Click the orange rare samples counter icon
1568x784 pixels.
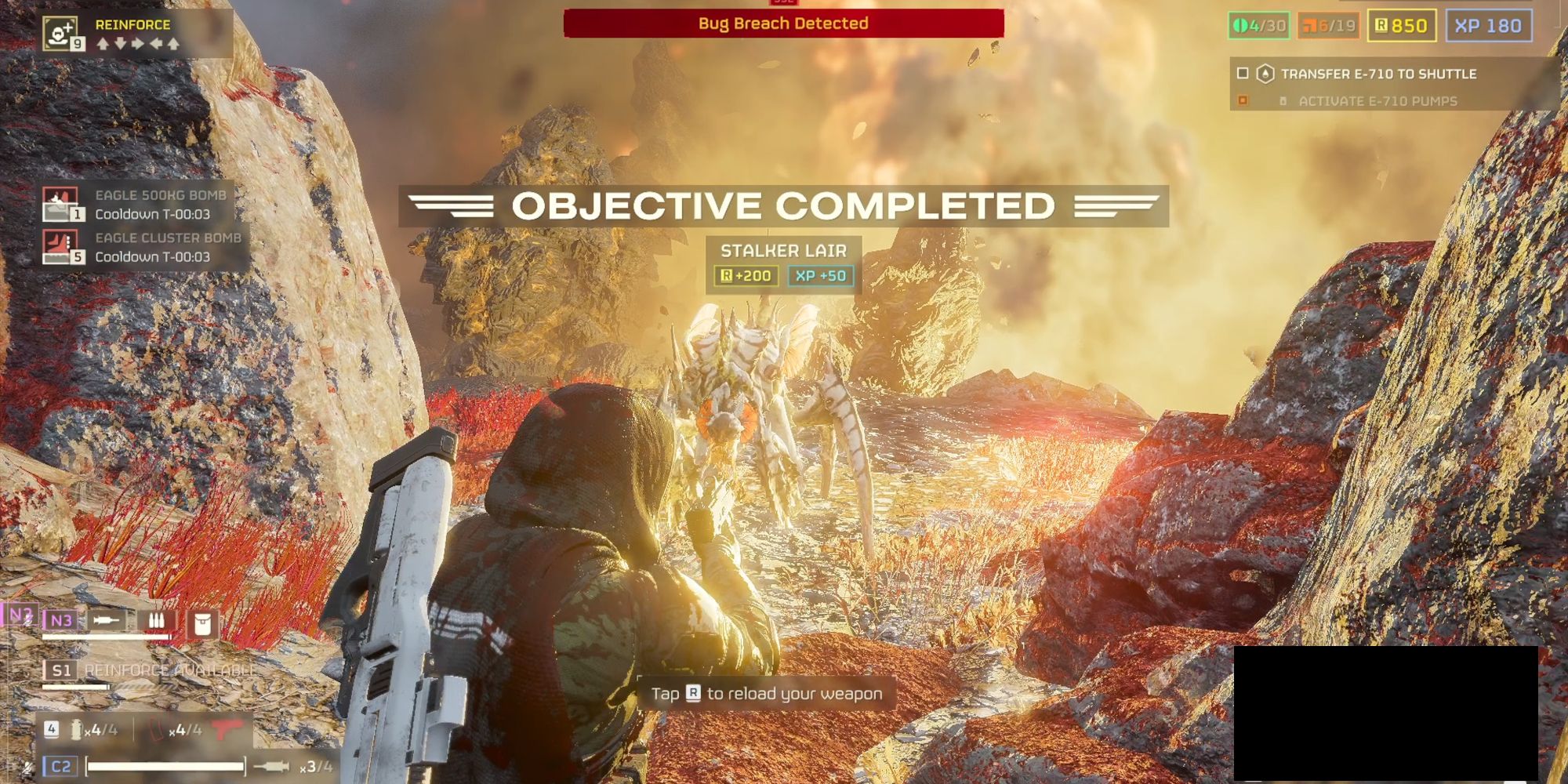[1310, 26]
